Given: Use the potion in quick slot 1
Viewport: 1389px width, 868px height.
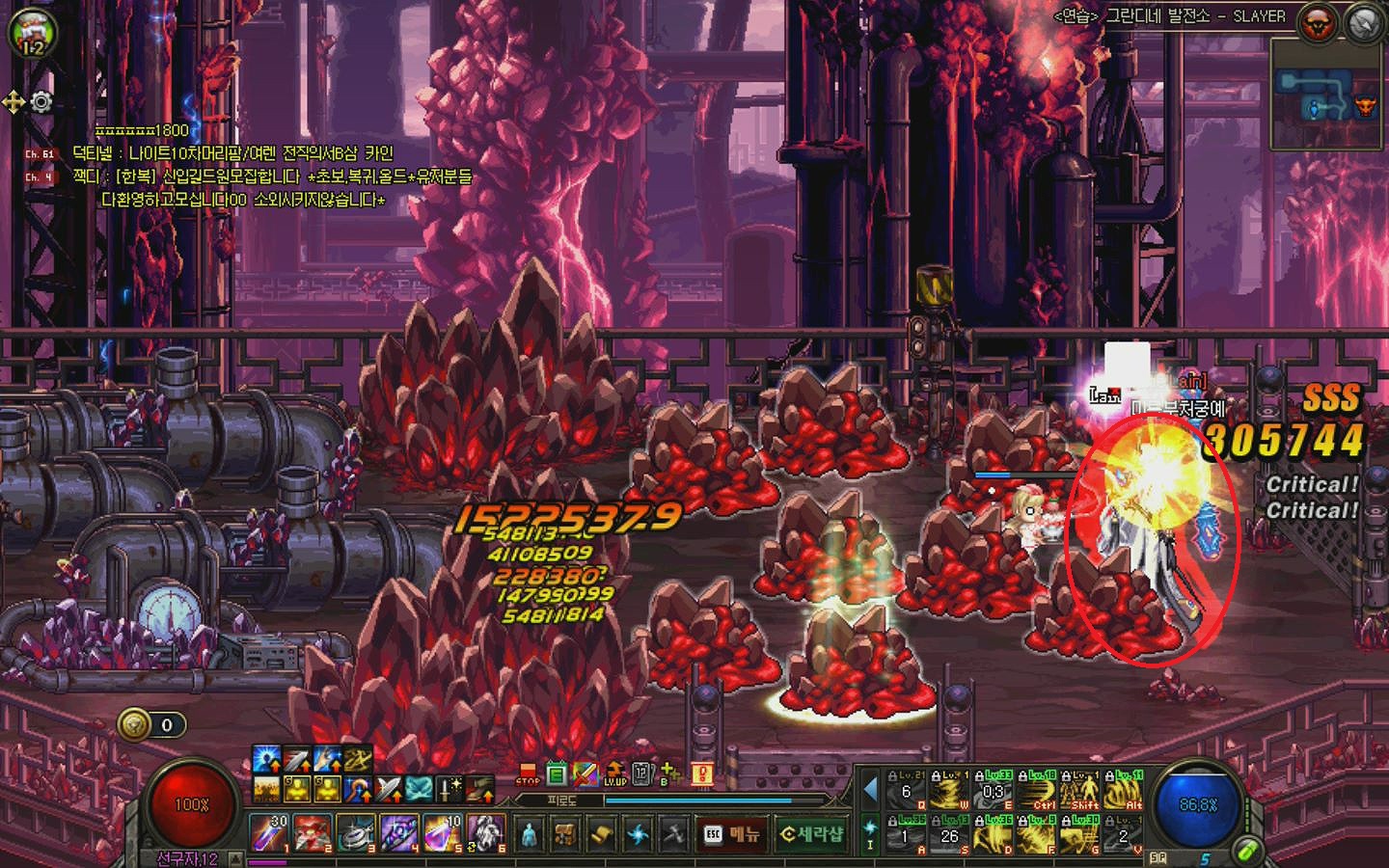Looking at the screenshot, I should (x=268, y=833).
